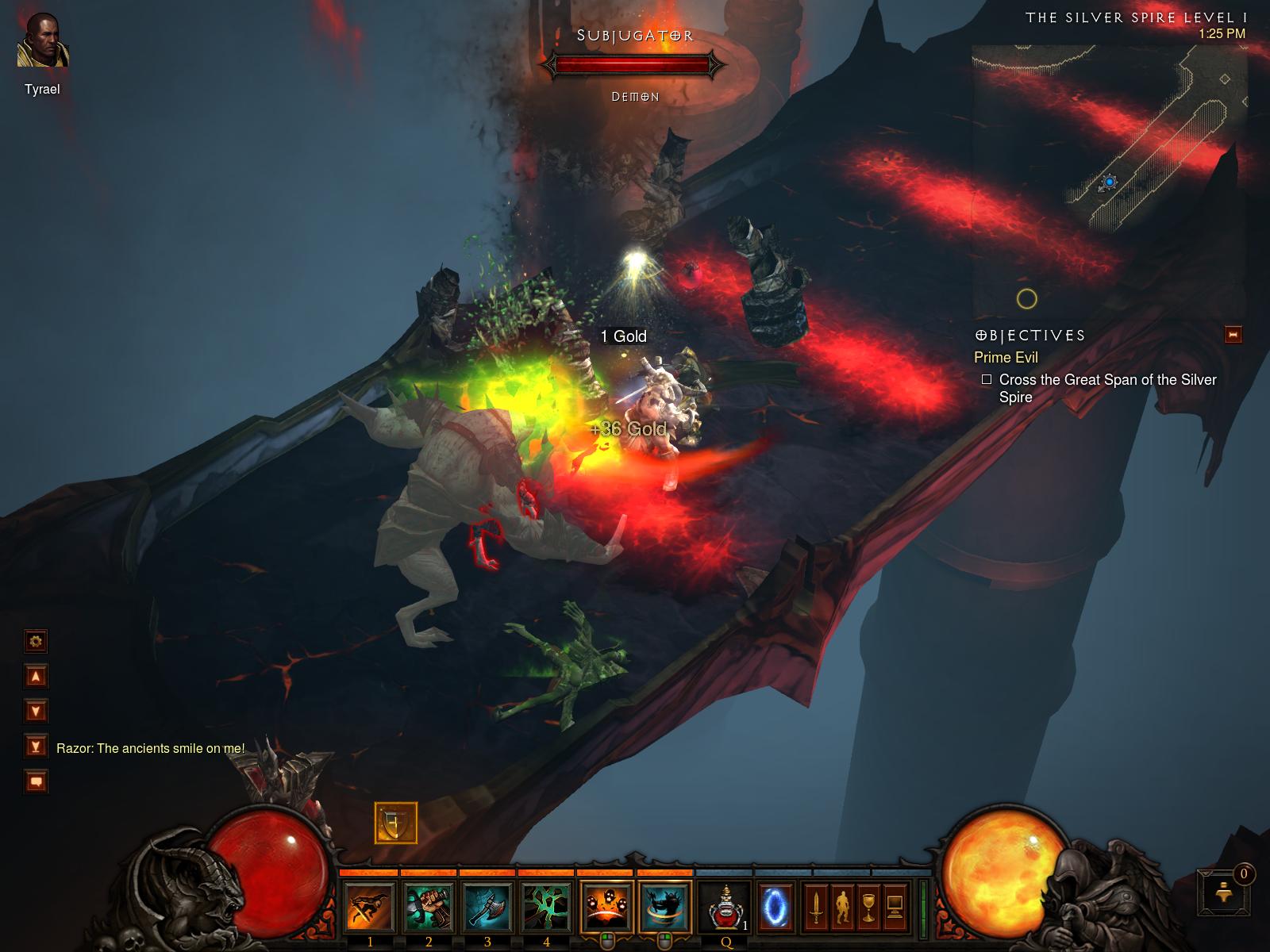Viewport: 1270px width, 952px height.
Task: Use the clenched fist skill in slot 2
Action: click(429, 906)
